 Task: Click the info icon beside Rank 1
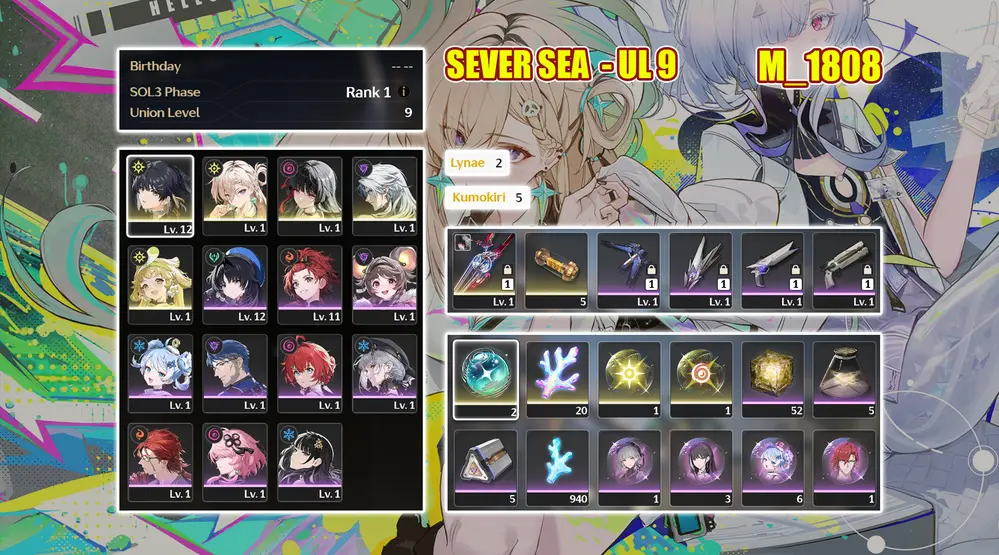click(x=404, y=92)
